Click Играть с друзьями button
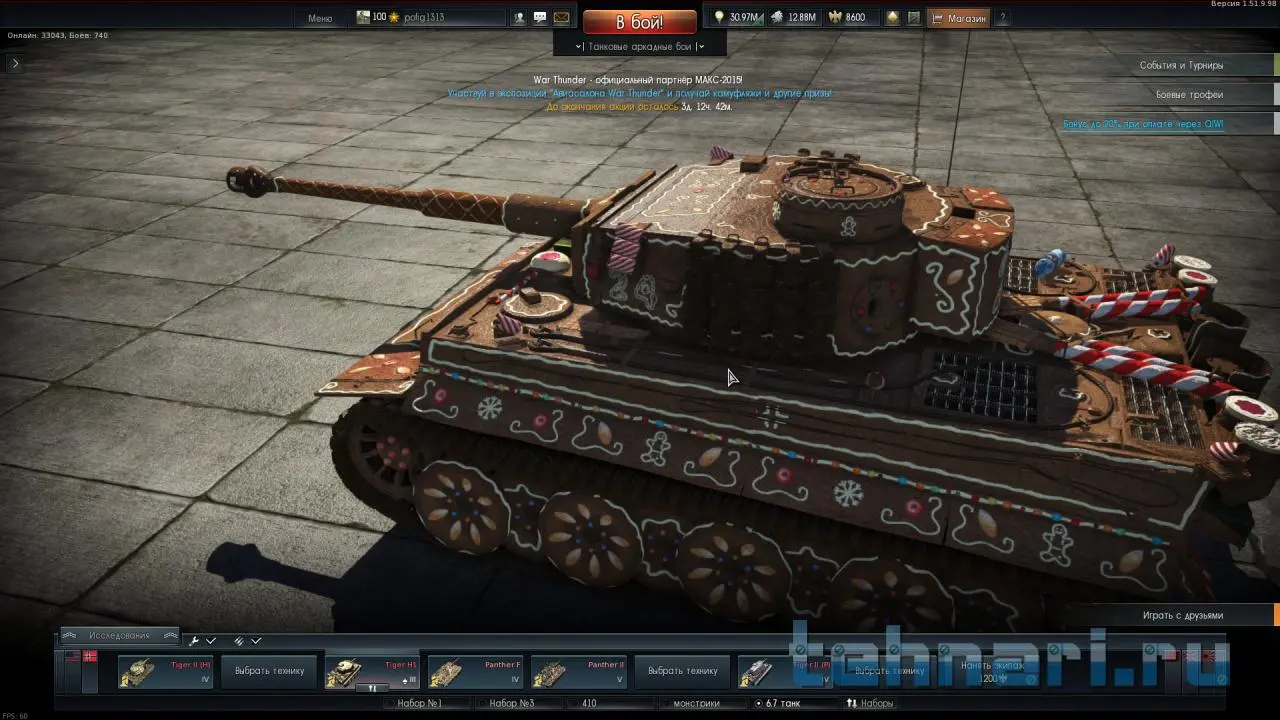The height and width of the screenshot is (720, 1280). tap(1183, 615)
